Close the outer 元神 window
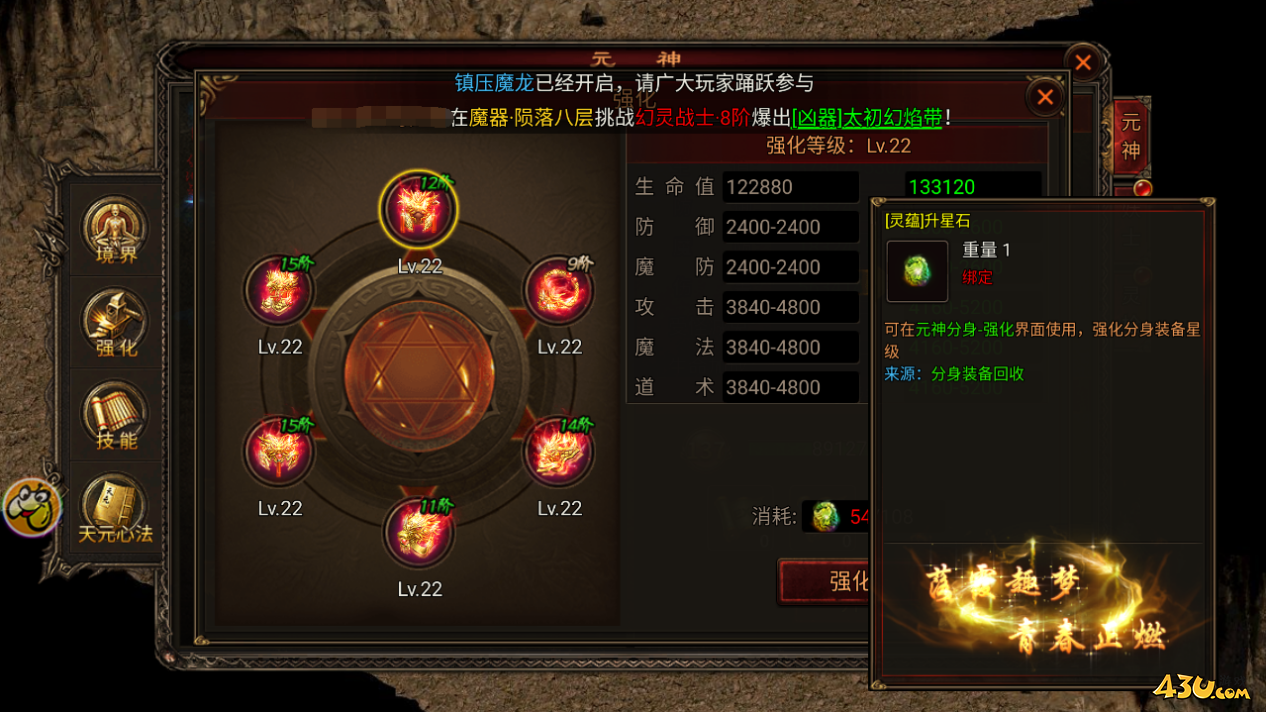The width and height of the screenshot is (1266, 712). (x=1082, y=62)
